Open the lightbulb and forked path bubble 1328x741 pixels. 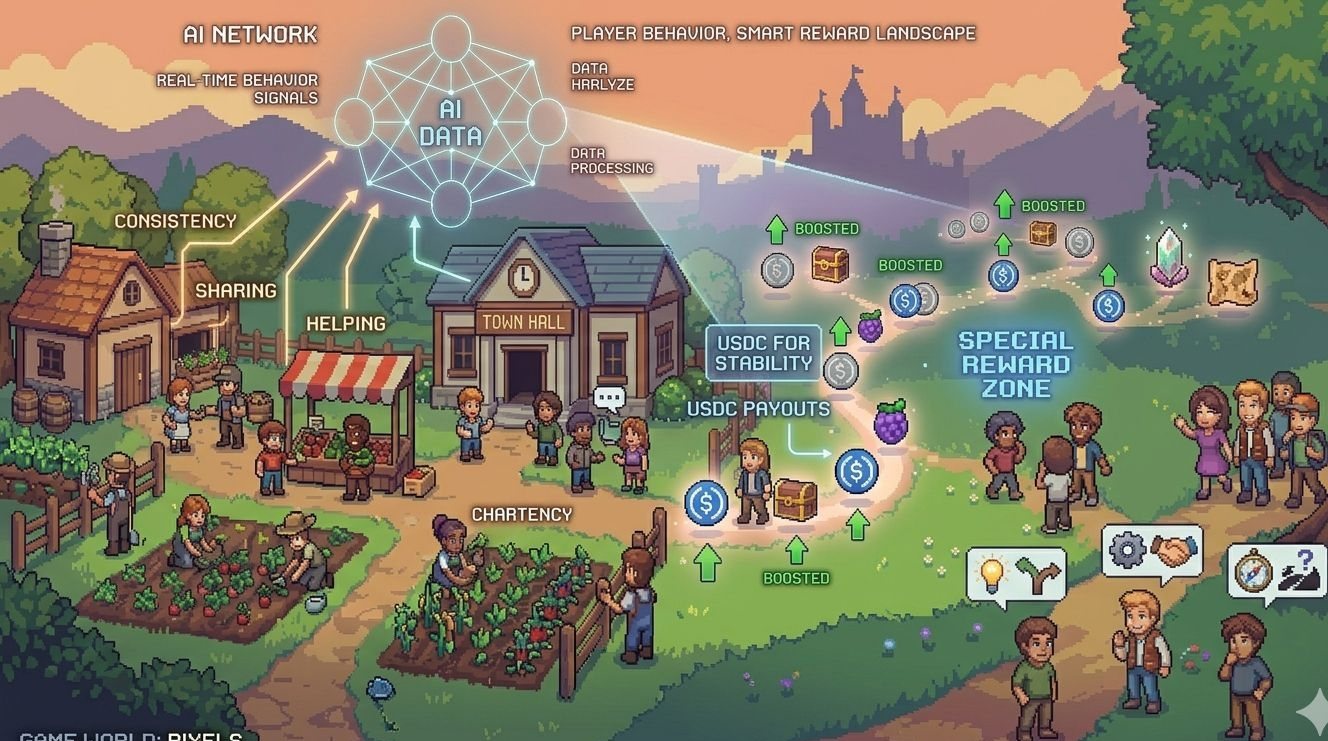click(x=1015, y=575)
